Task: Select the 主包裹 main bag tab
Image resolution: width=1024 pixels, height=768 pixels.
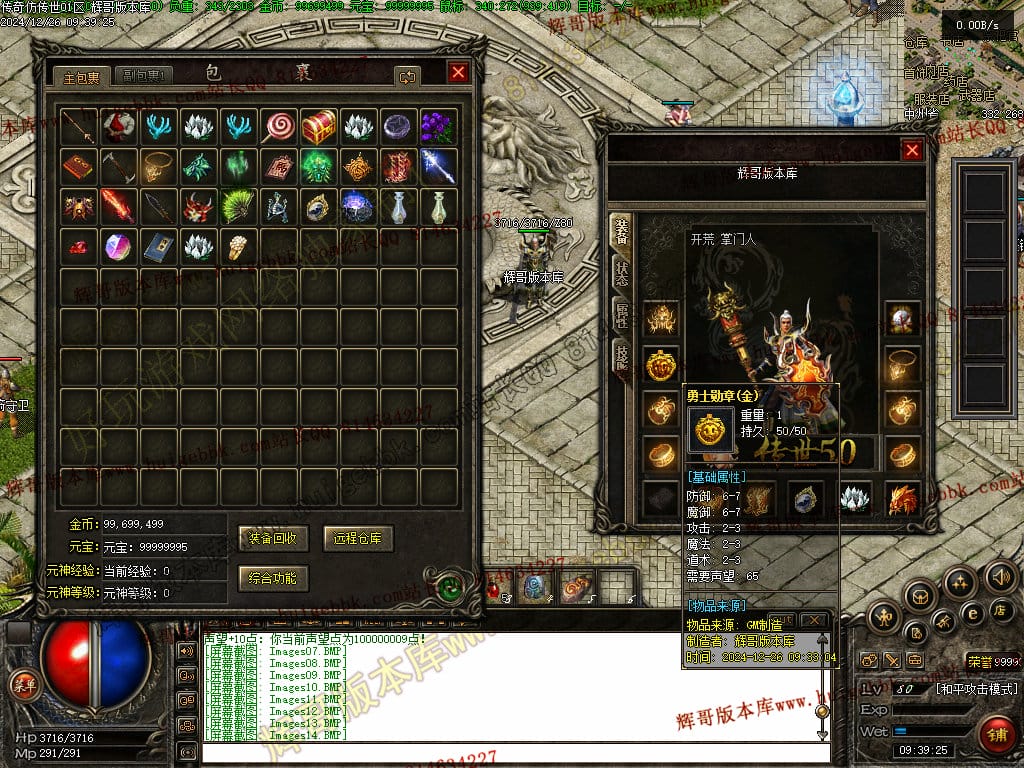Action: click(81, 76)
